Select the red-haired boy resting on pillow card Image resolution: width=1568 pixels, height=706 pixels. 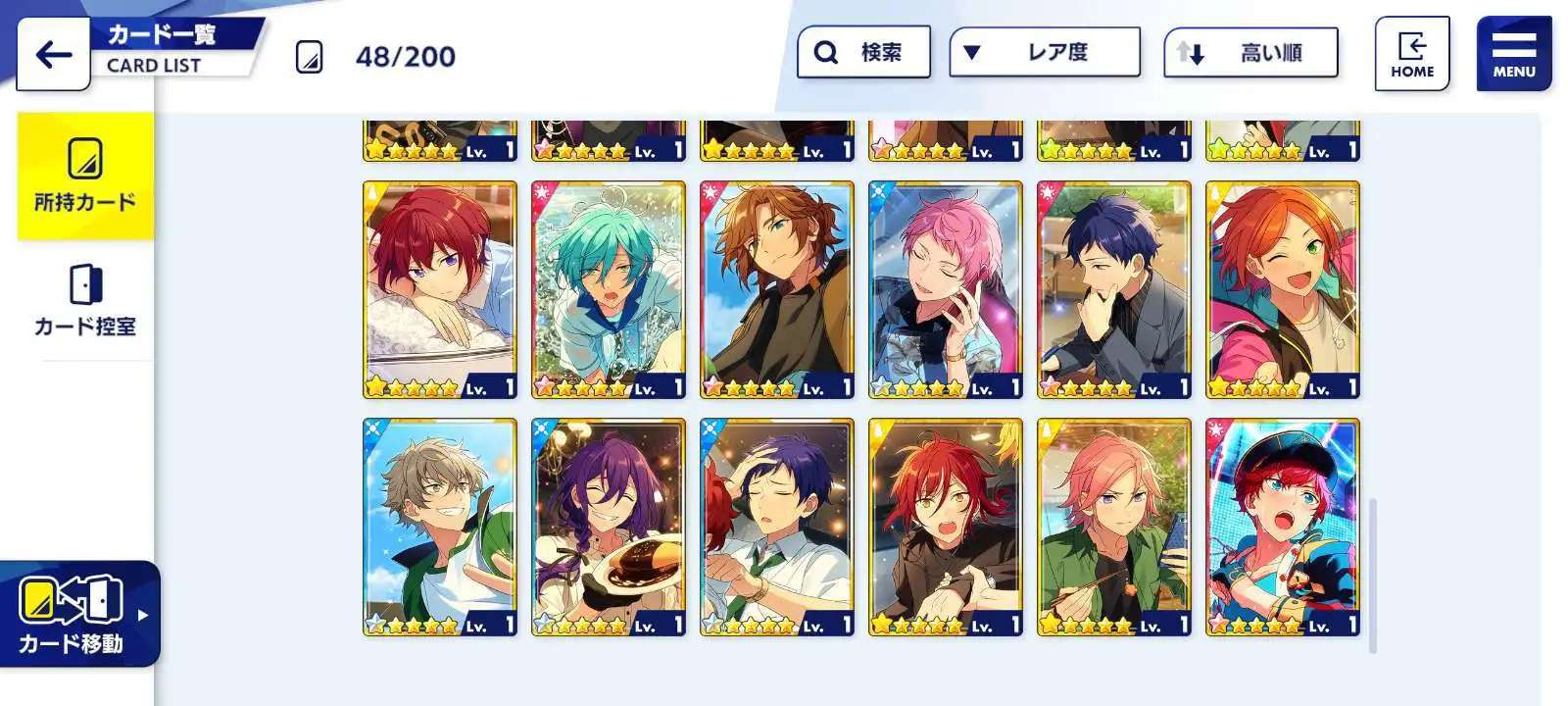click(x=439, y=289)
